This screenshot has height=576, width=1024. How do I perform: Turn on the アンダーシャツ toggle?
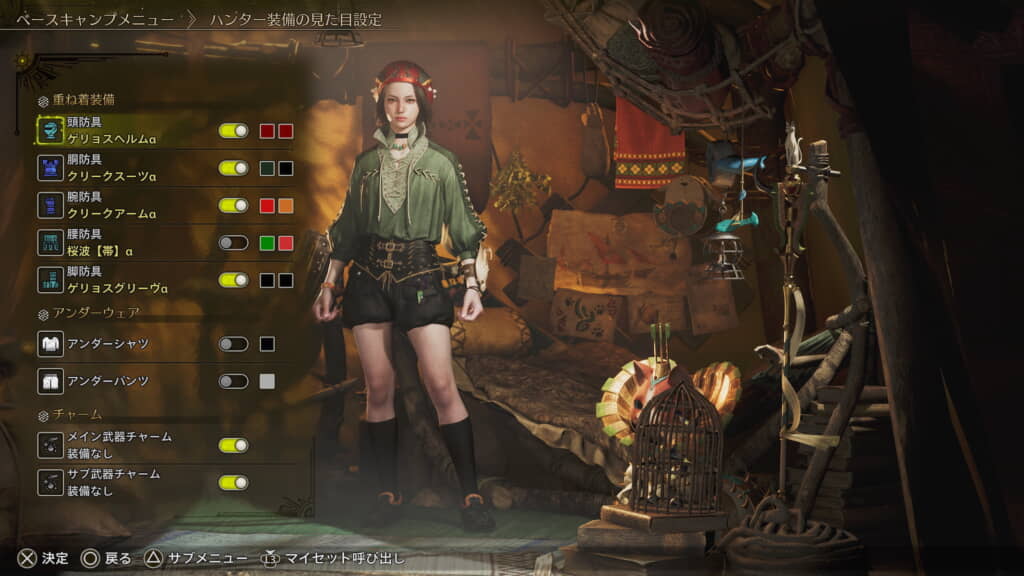(233, 344)
